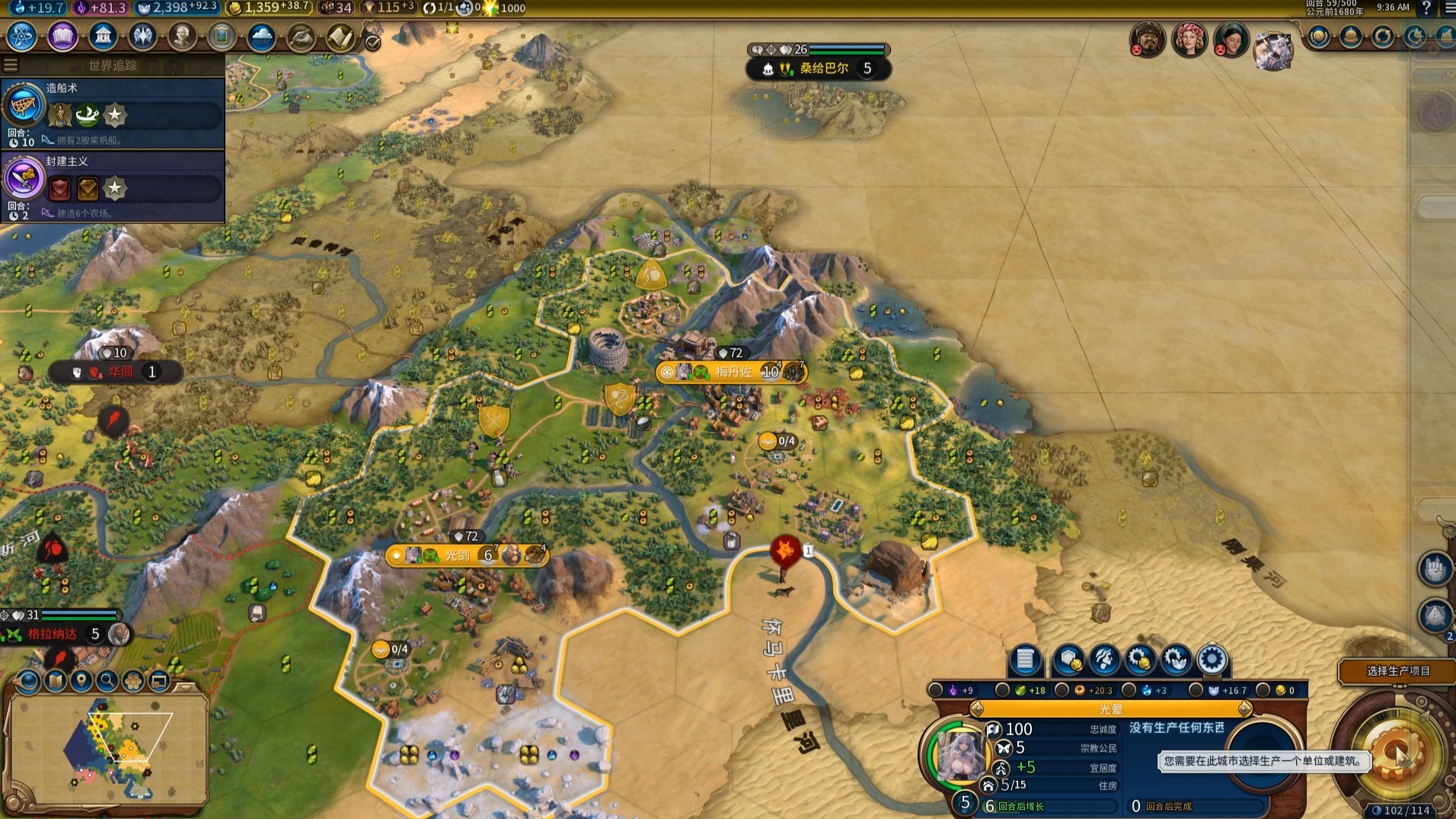Screen dimensions: 1456x819
Task: Open the religion panel (winged icon)
Action: click(142, 37)
